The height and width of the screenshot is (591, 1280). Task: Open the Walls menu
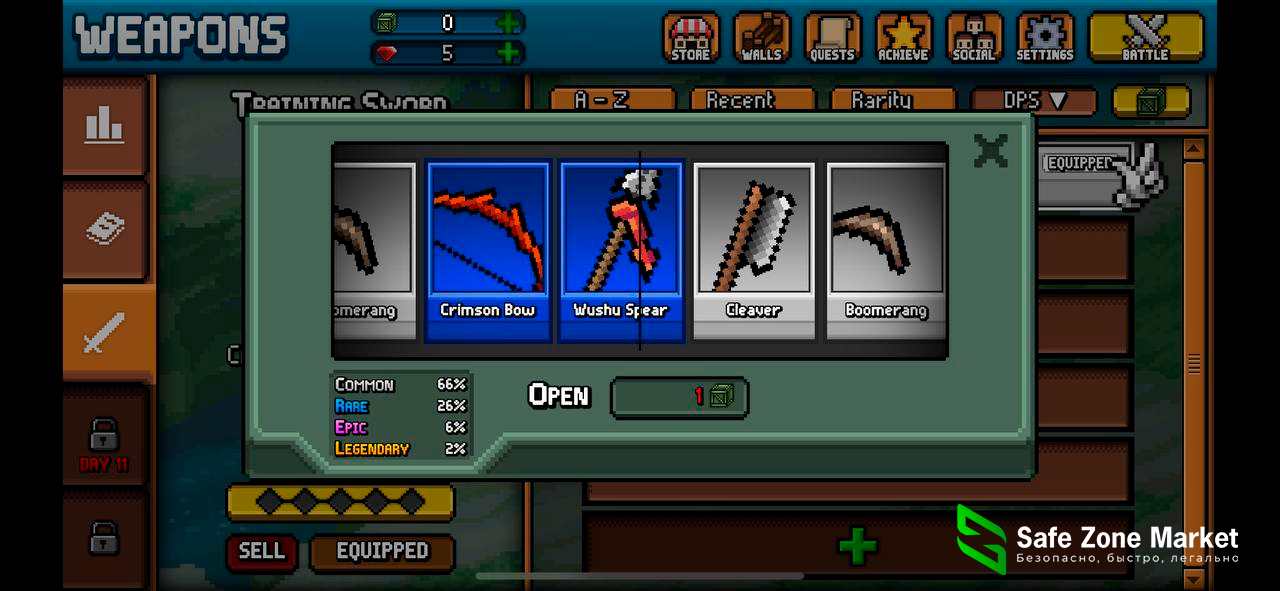coord(761,38)
